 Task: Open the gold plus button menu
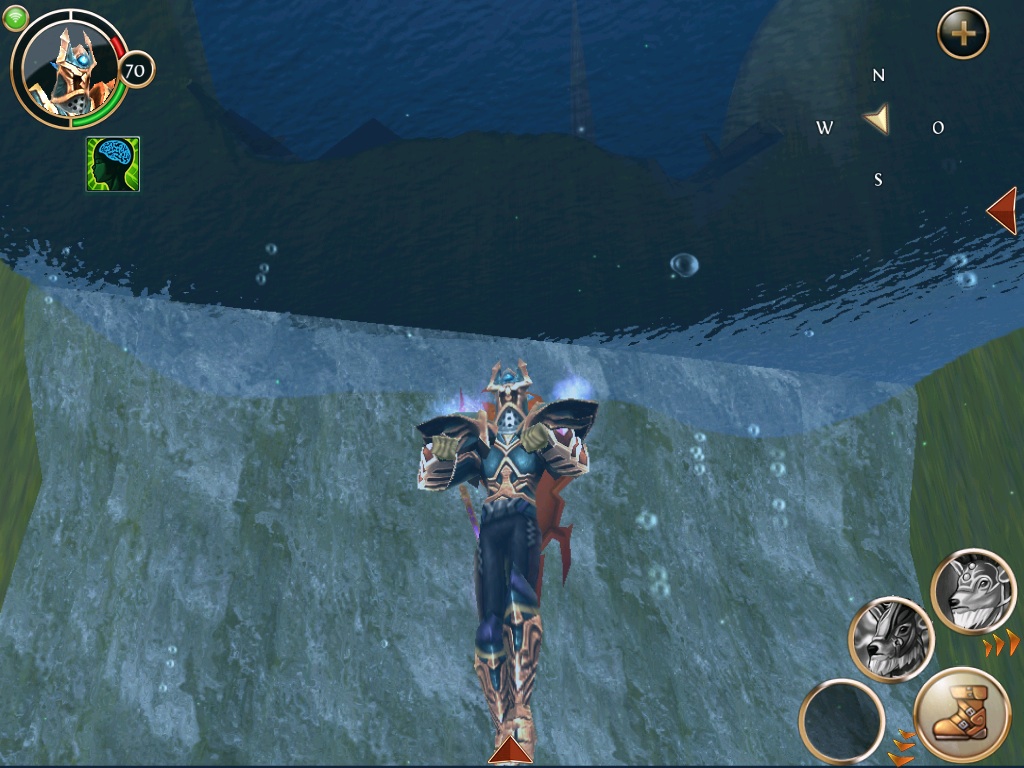(962, 34)
